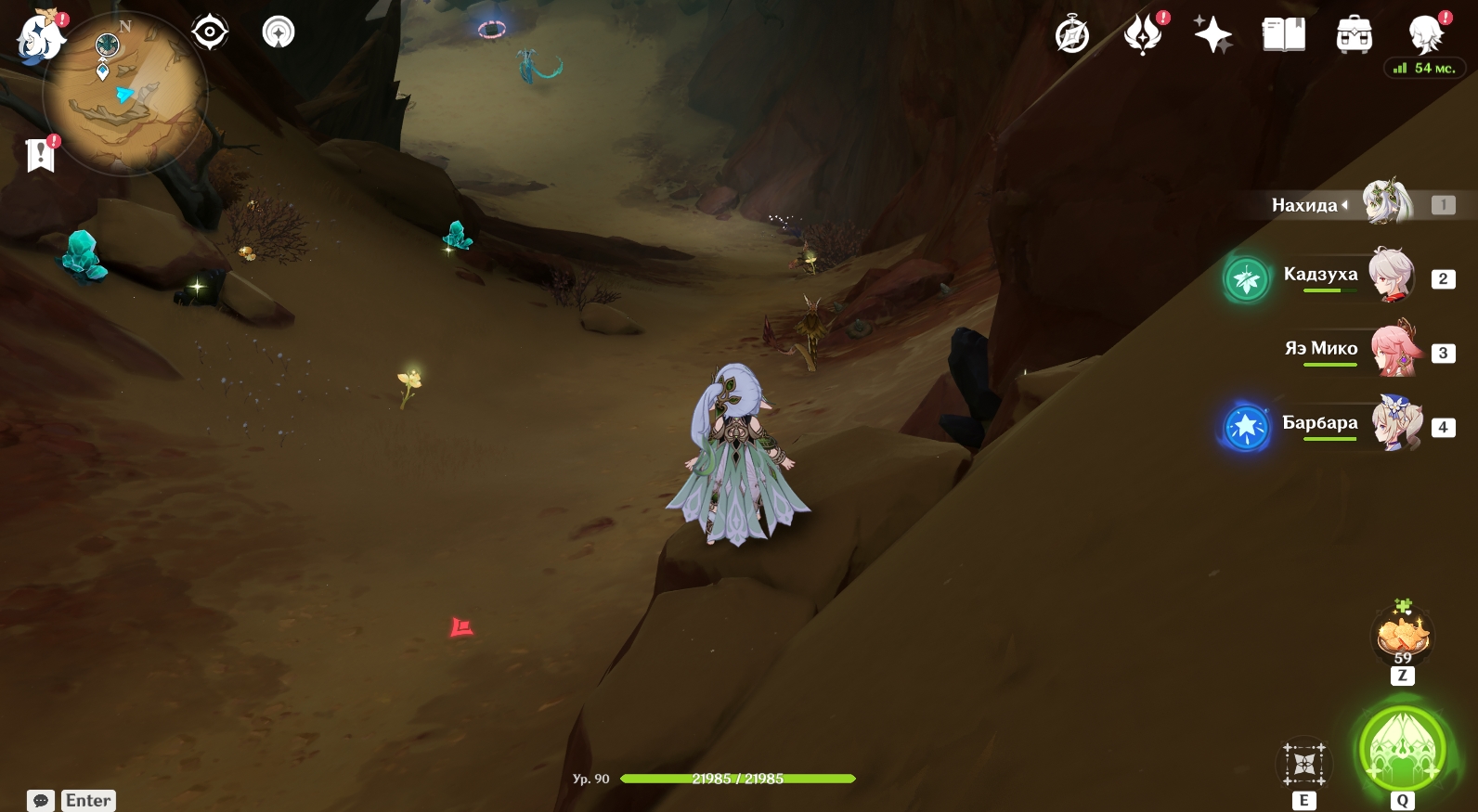Use the food item with 59 count
The height and width of the screenshot is (812, 1478).
pyautogui.click(x=1403, y=637)
